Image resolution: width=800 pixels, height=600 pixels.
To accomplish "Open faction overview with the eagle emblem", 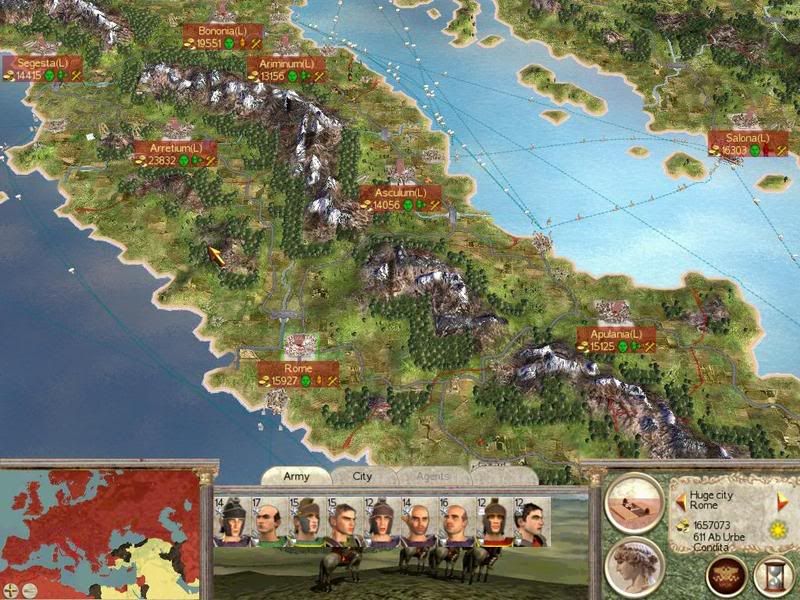I will tap(725, 575).
